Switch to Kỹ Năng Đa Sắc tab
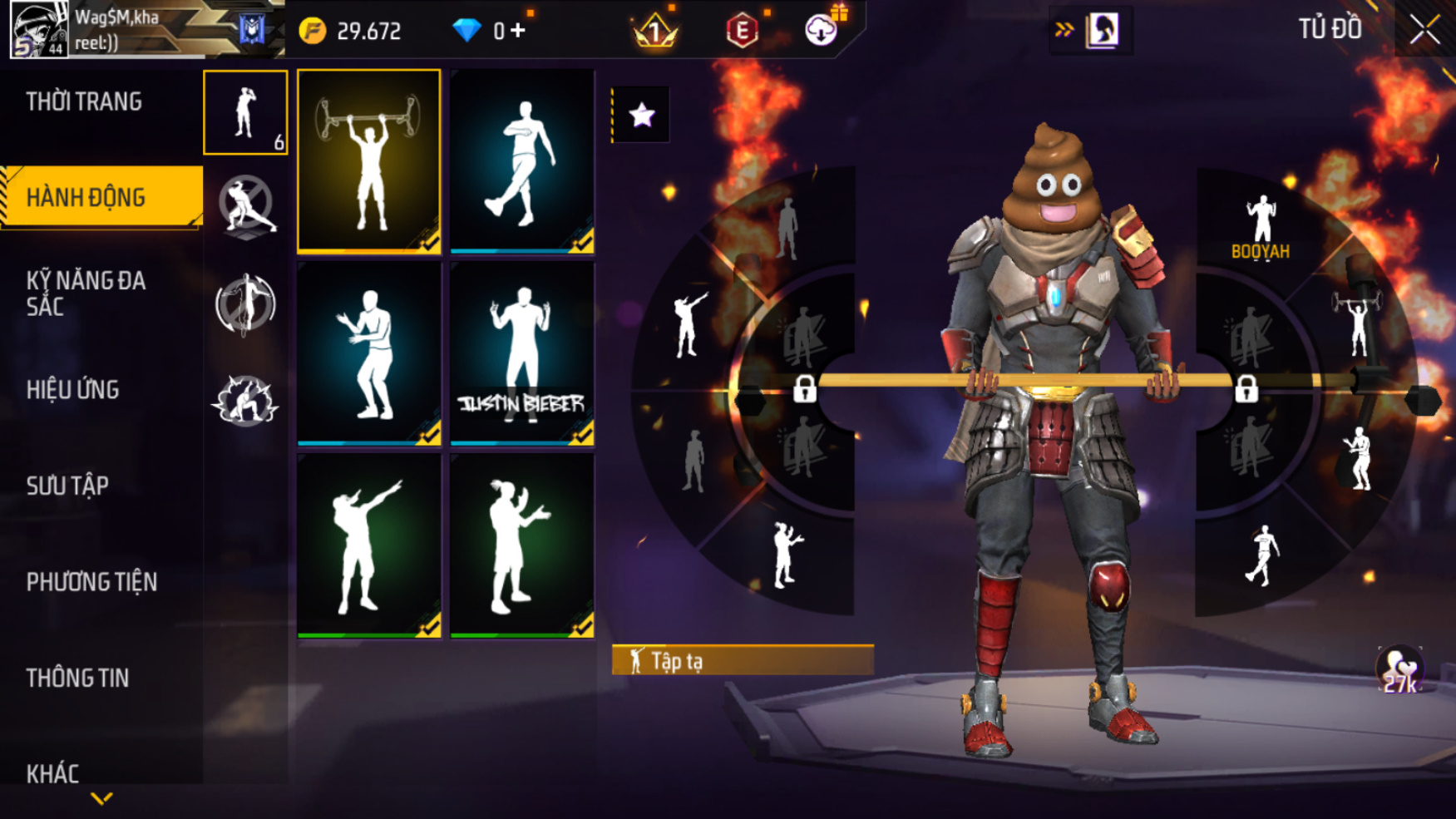 [86, 294]
